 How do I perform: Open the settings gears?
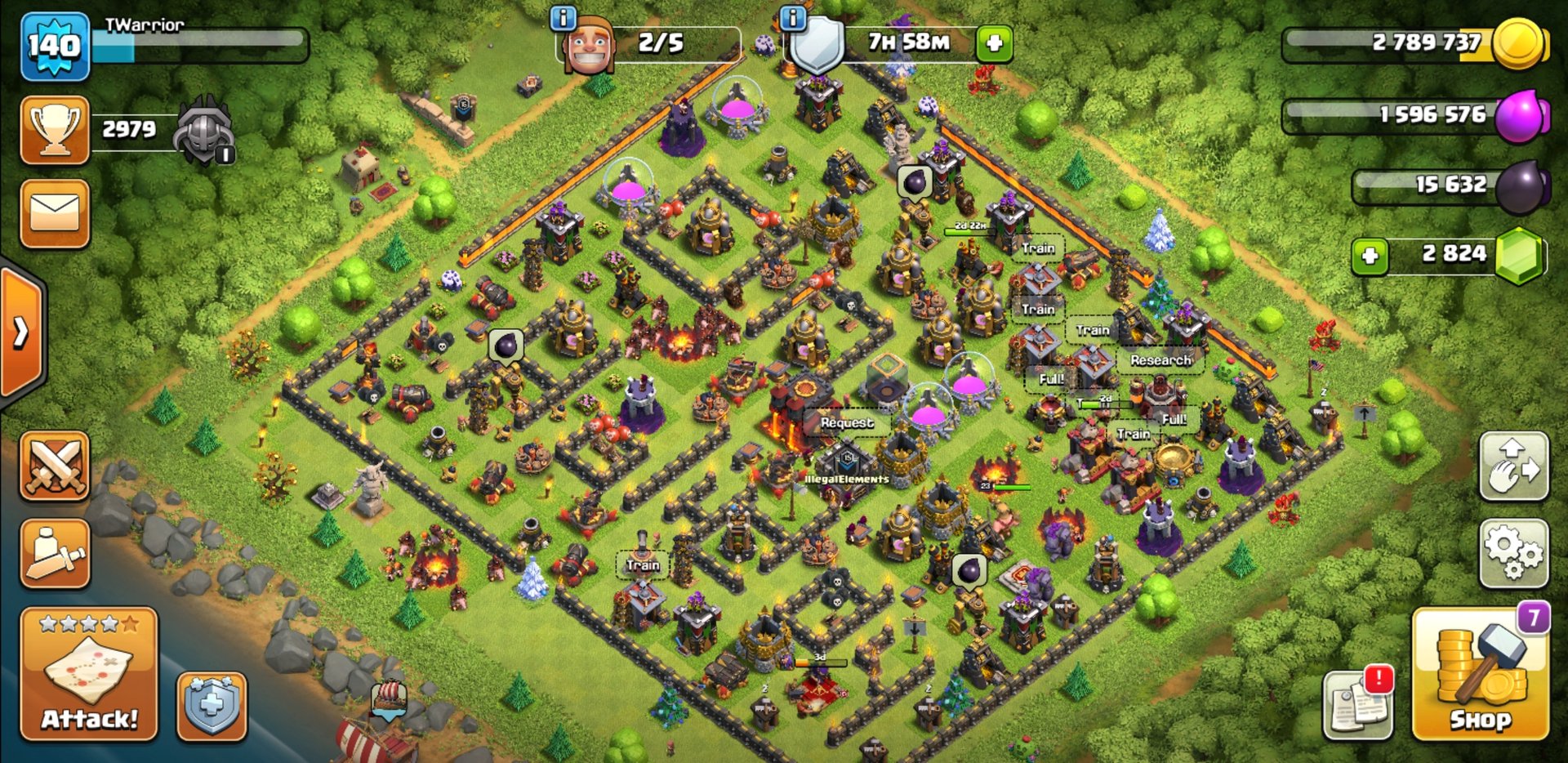coord(1513,553)
